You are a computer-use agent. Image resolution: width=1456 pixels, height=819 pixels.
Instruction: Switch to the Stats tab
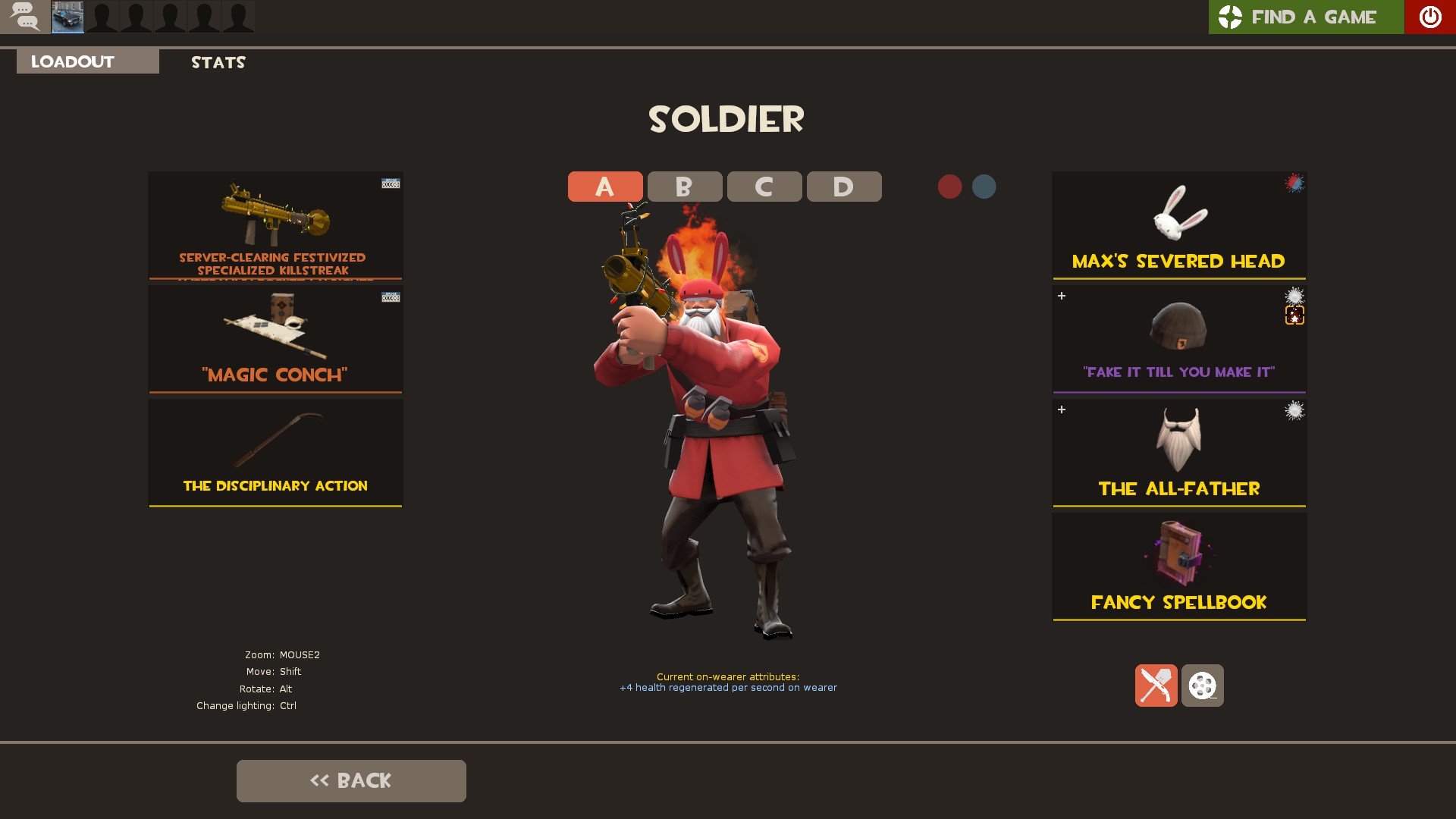tap(218, 62)
